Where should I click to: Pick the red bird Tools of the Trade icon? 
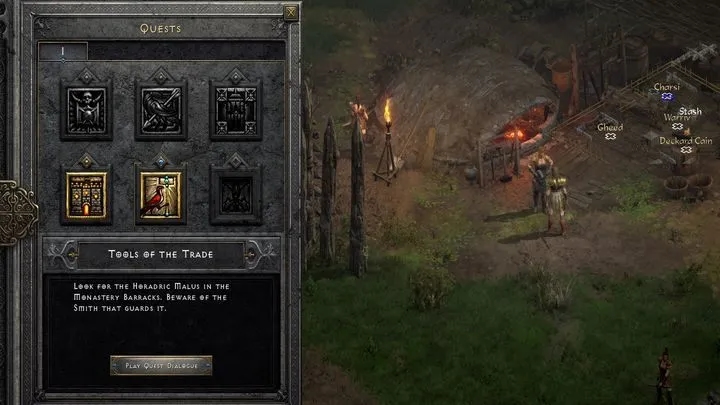point(161,194)
